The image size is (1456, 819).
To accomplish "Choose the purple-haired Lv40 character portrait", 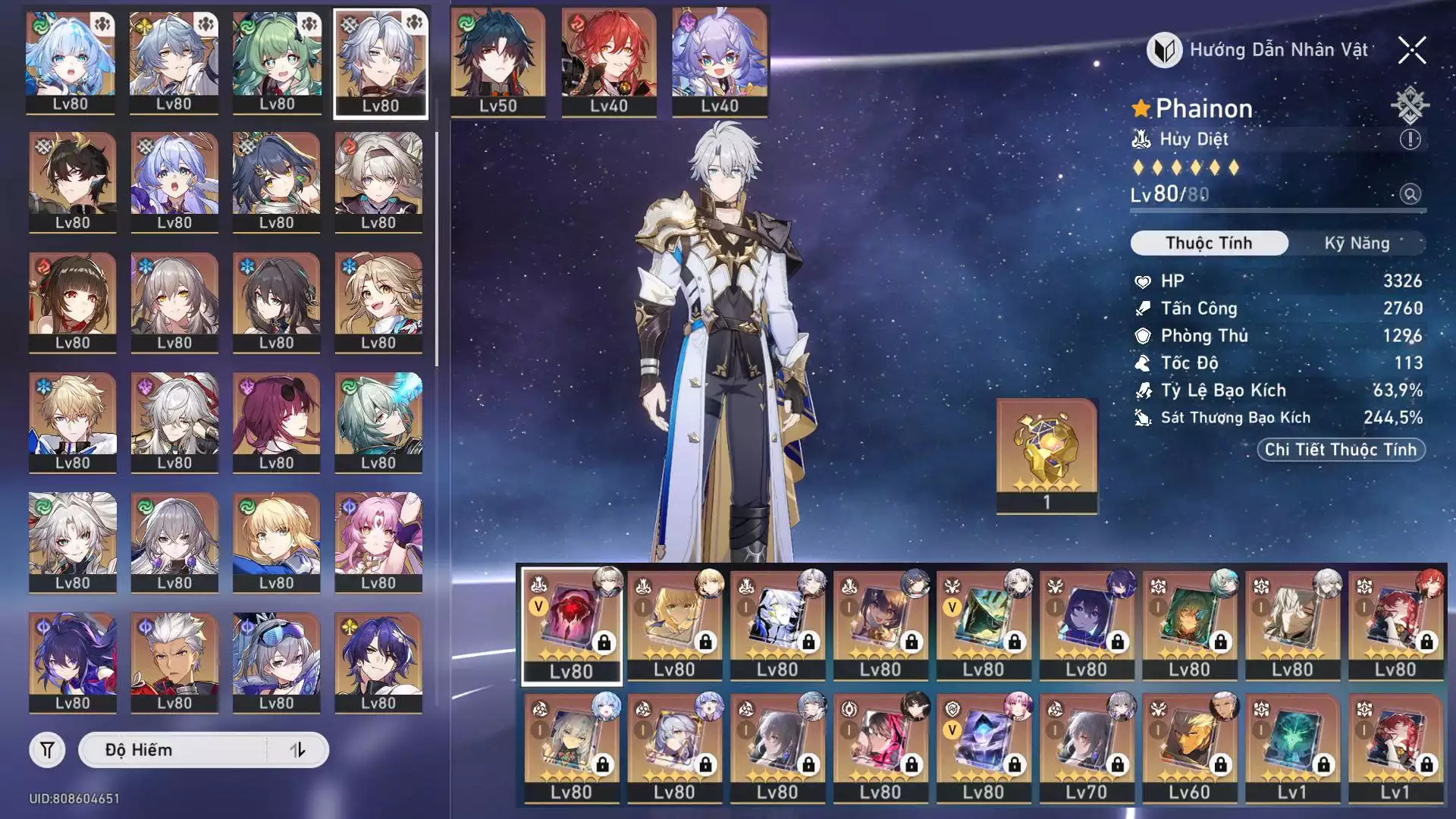I will (x=719, y=62).
